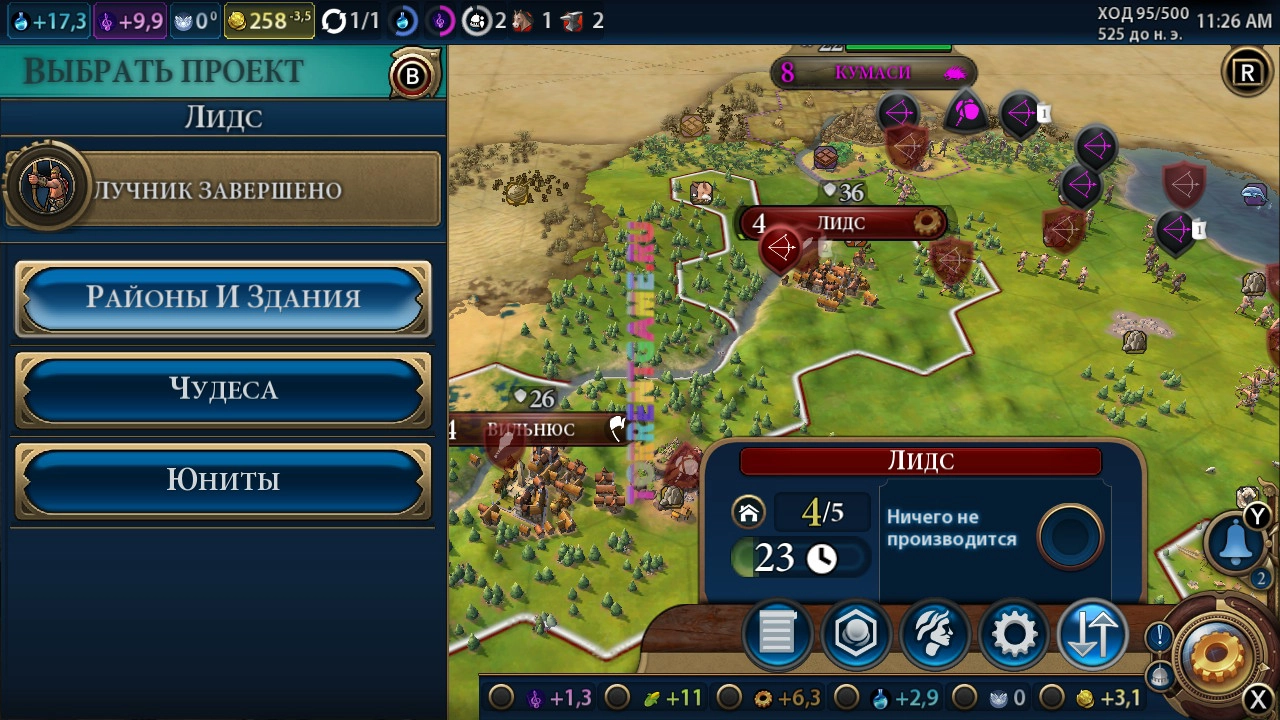The image size is (1280, 720).
Task: Click the Лидс city banner
Action: click(841, 222)
